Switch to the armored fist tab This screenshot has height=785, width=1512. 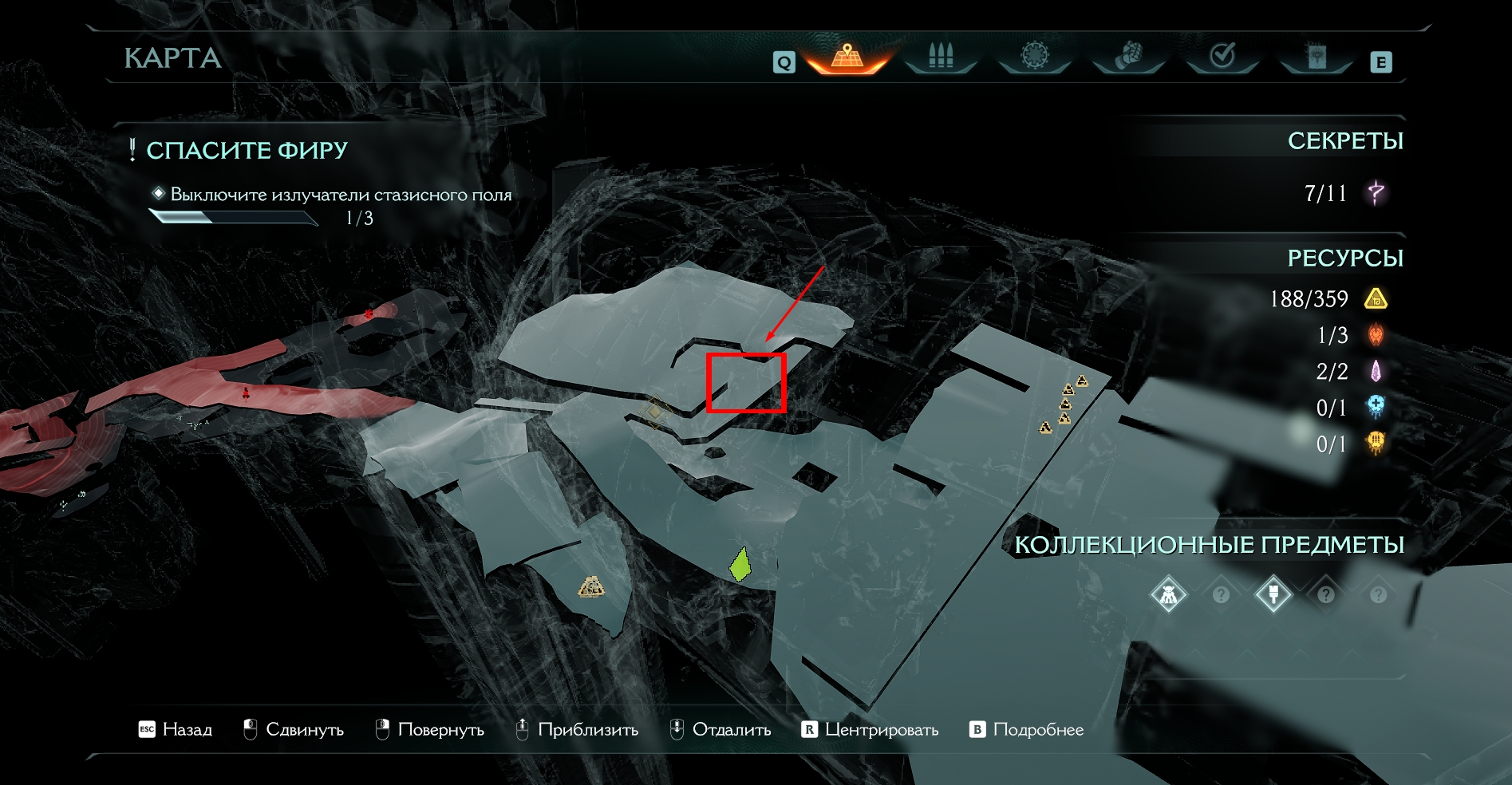pyautogui.click(x=1128, y=56)
